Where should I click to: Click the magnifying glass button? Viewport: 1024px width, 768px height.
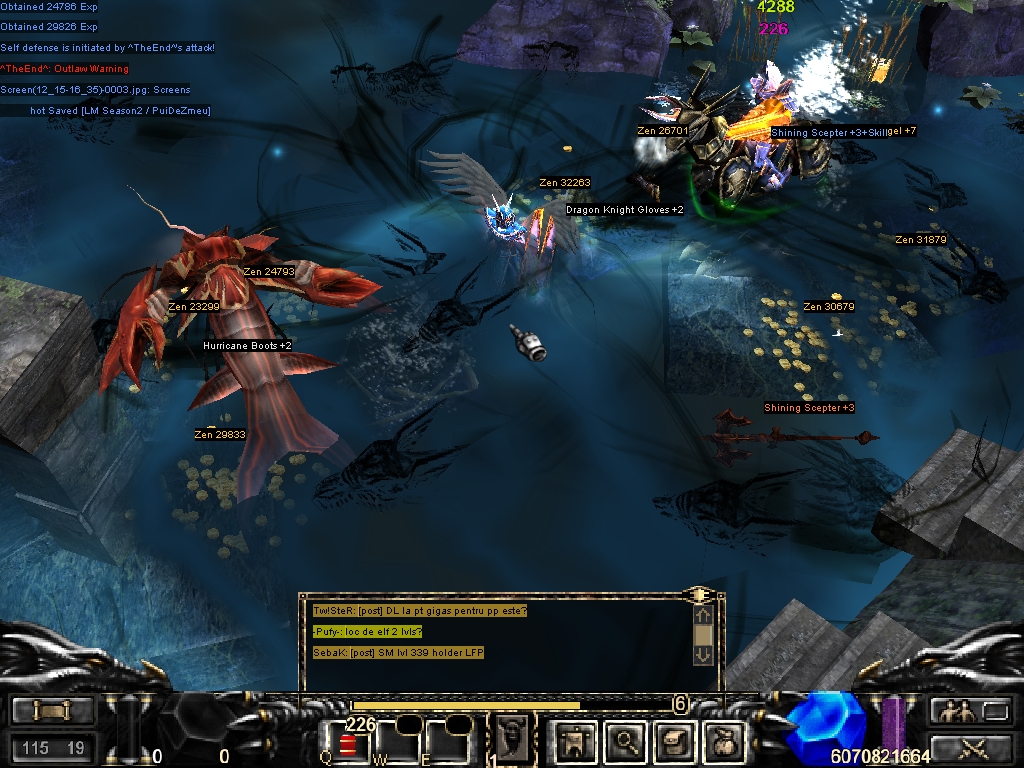(627, 741)
